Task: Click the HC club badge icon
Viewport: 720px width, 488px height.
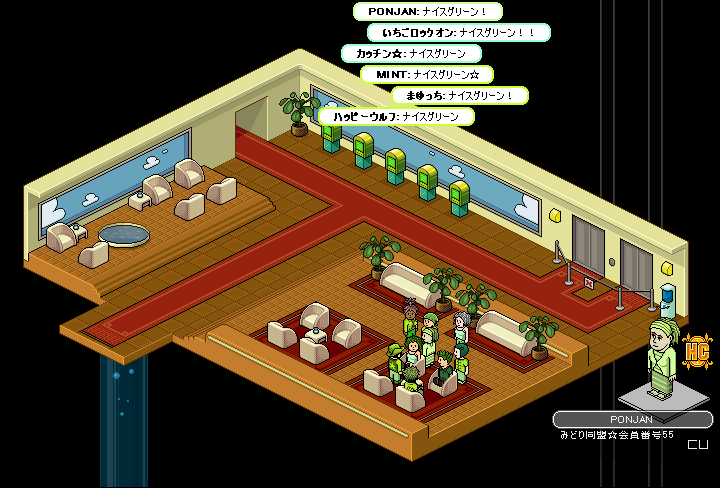Action: (x=699, y=352)
